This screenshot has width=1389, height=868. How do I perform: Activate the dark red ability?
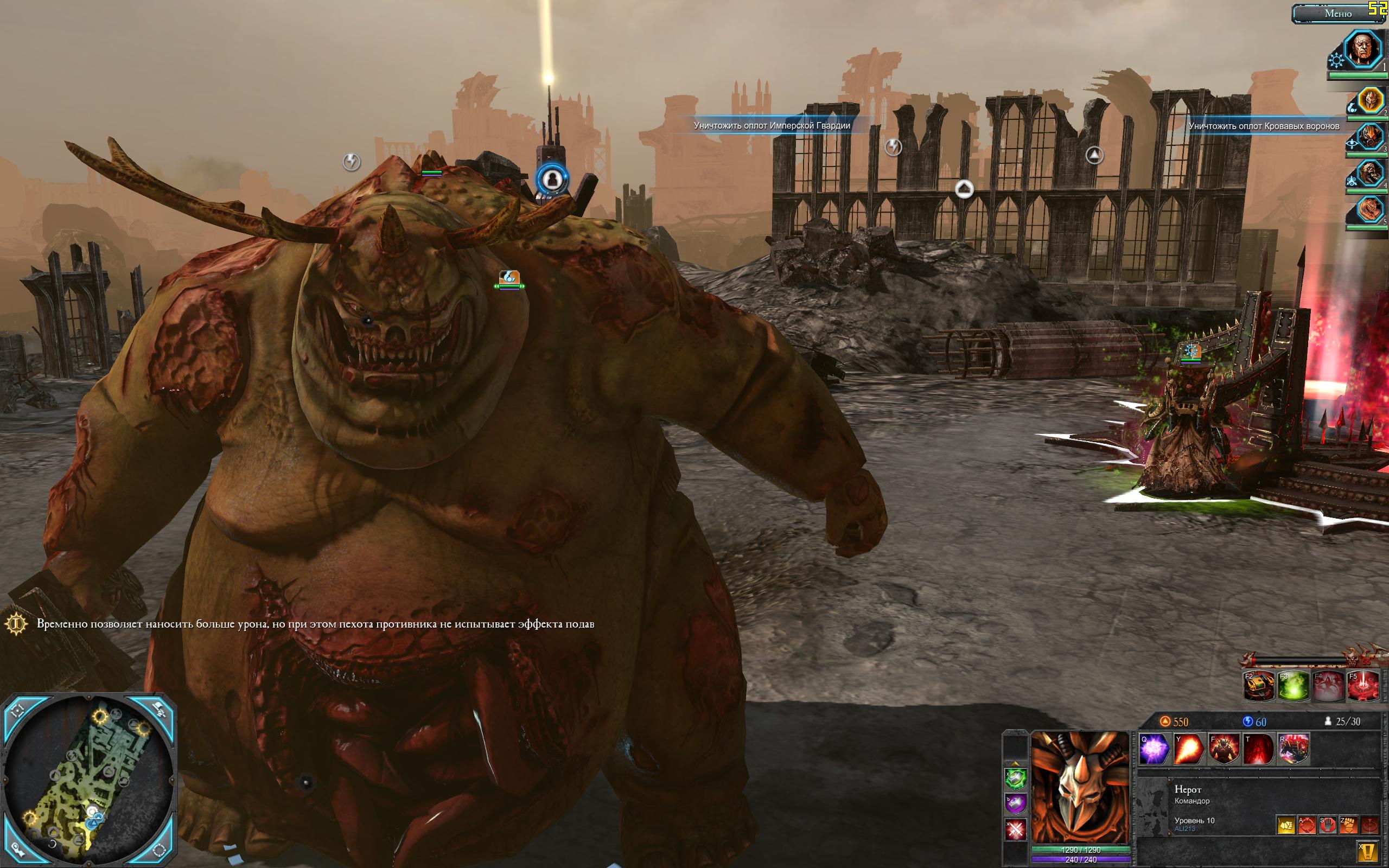pos(1259,749)
